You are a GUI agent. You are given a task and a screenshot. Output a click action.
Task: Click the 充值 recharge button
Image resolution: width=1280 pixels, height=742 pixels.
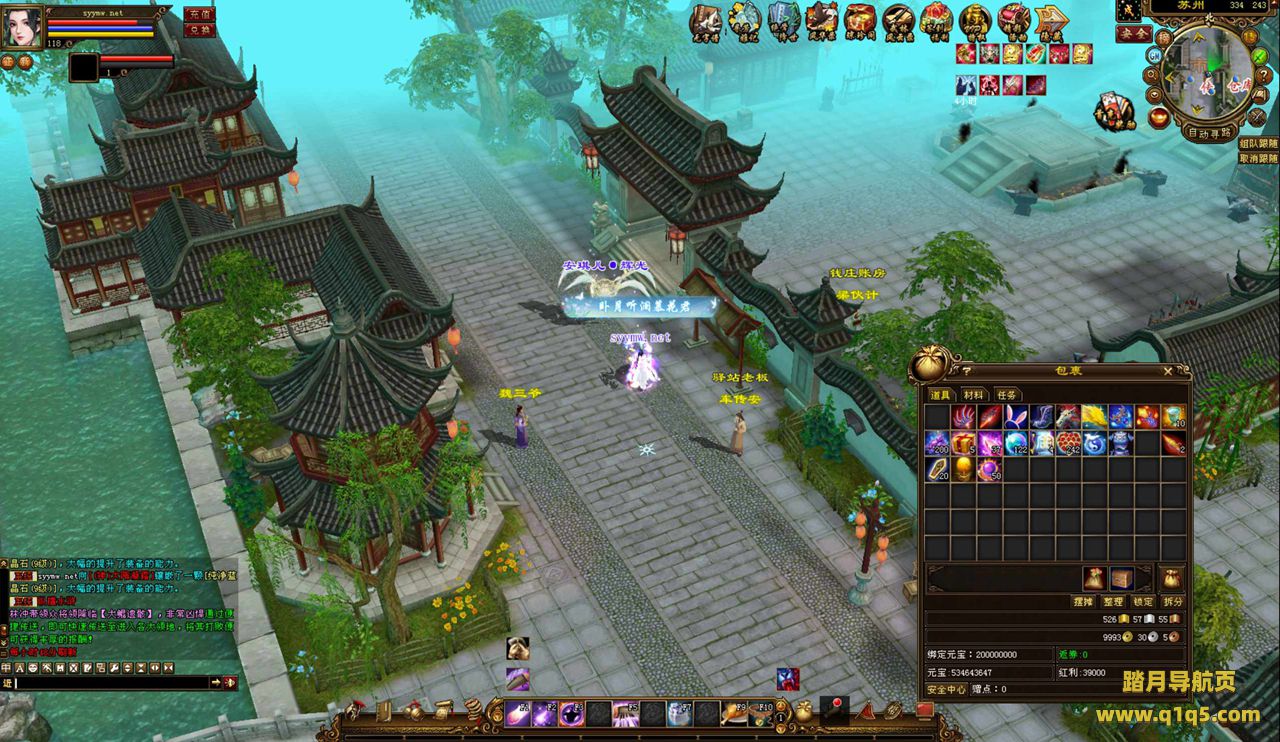(x=200, y=14)
